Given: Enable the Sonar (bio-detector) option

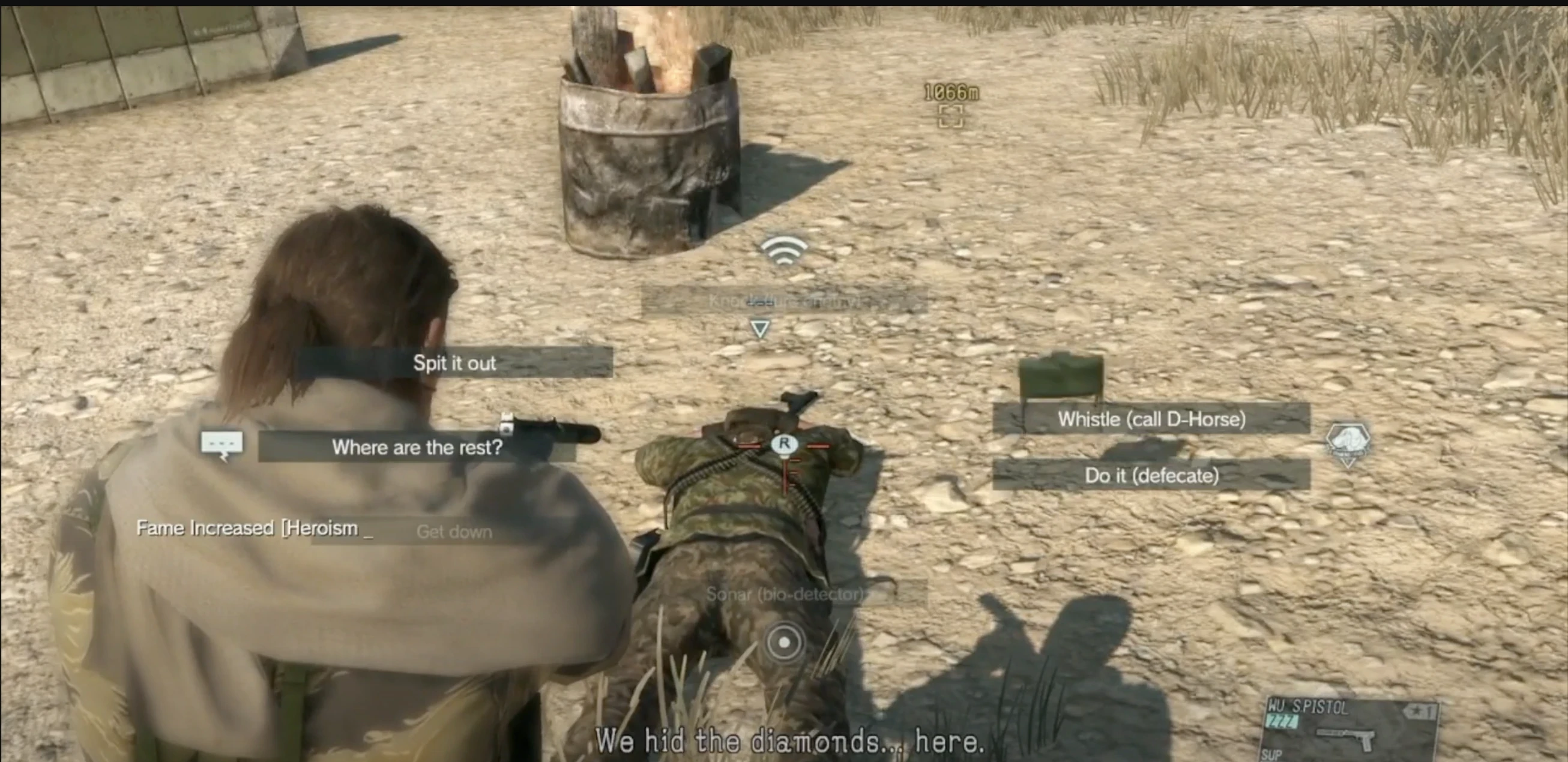Looking at the screenshot, I should click(x=785, y=595).
